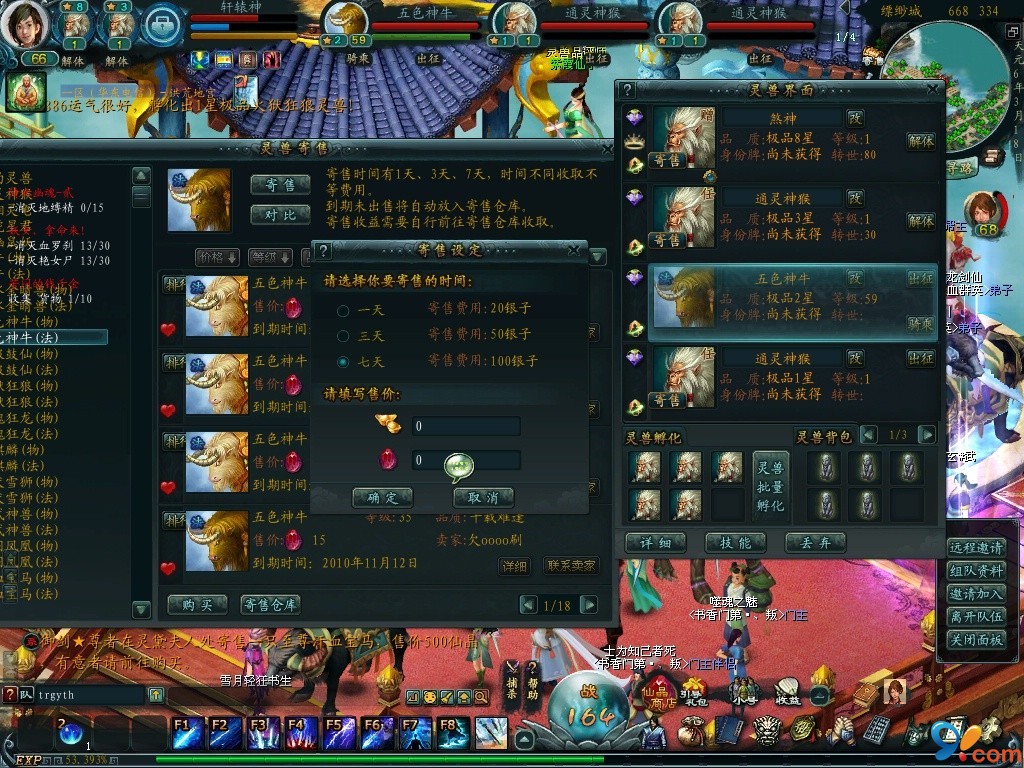Open the 技能 pet skills button

coord(735,543)
